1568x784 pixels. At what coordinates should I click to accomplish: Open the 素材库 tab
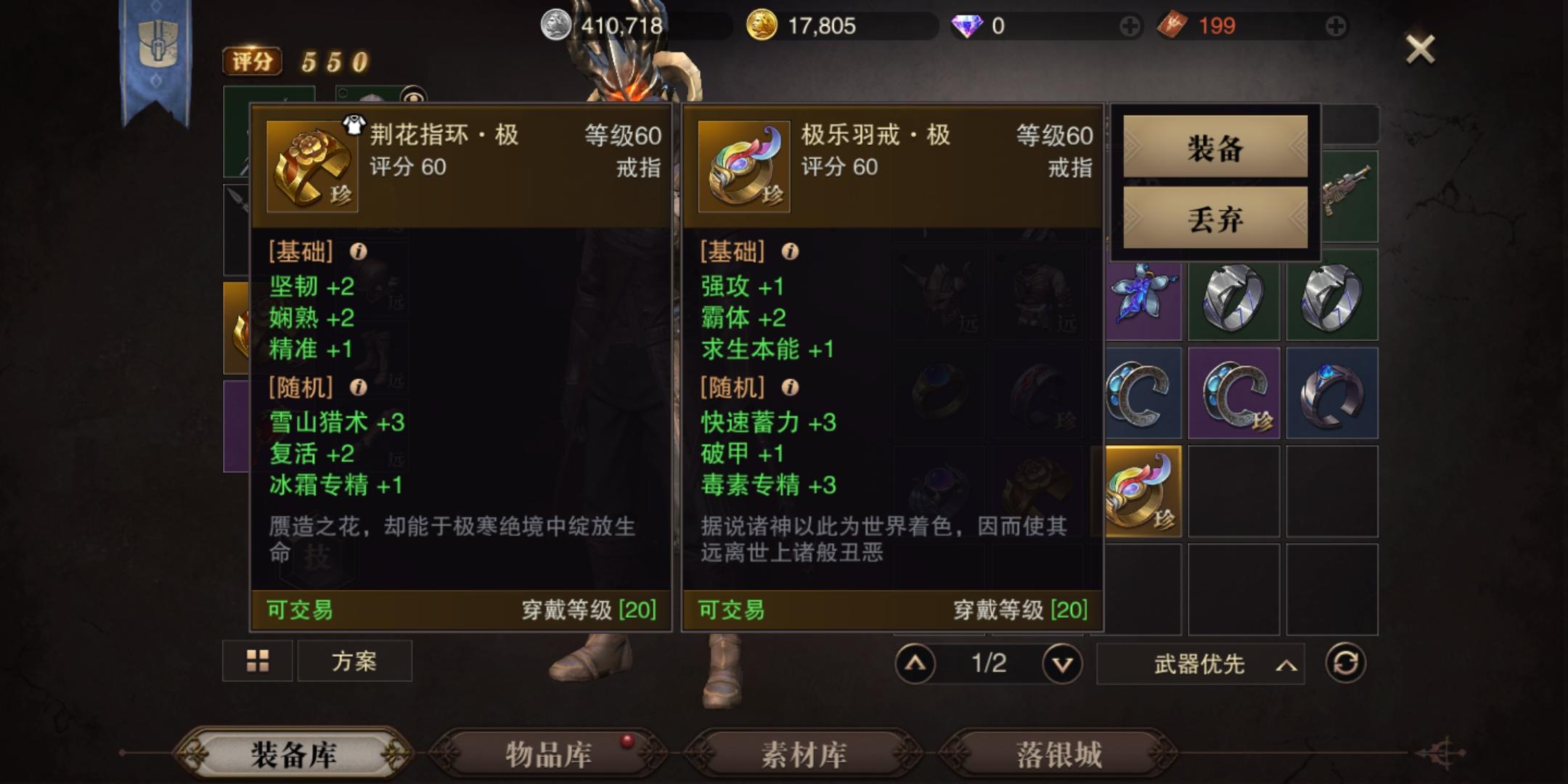803,757
